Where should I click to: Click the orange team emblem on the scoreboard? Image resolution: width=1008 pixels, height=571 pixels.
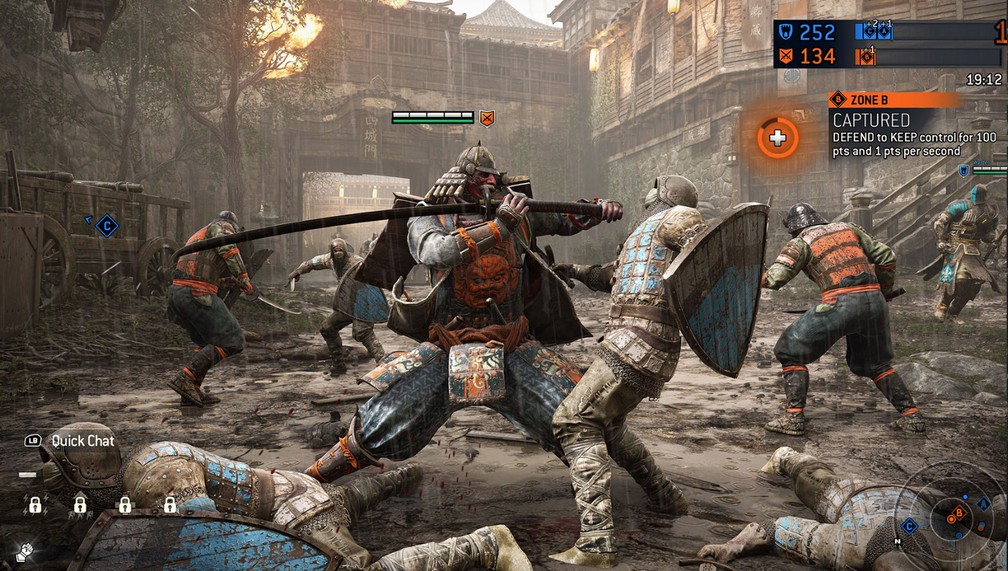(785, 56)
